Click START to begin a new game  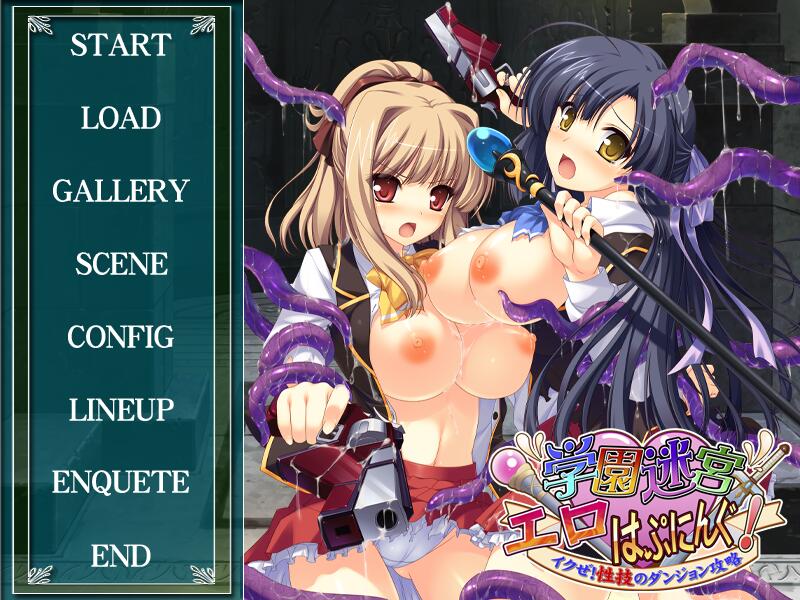pos(121,45)
